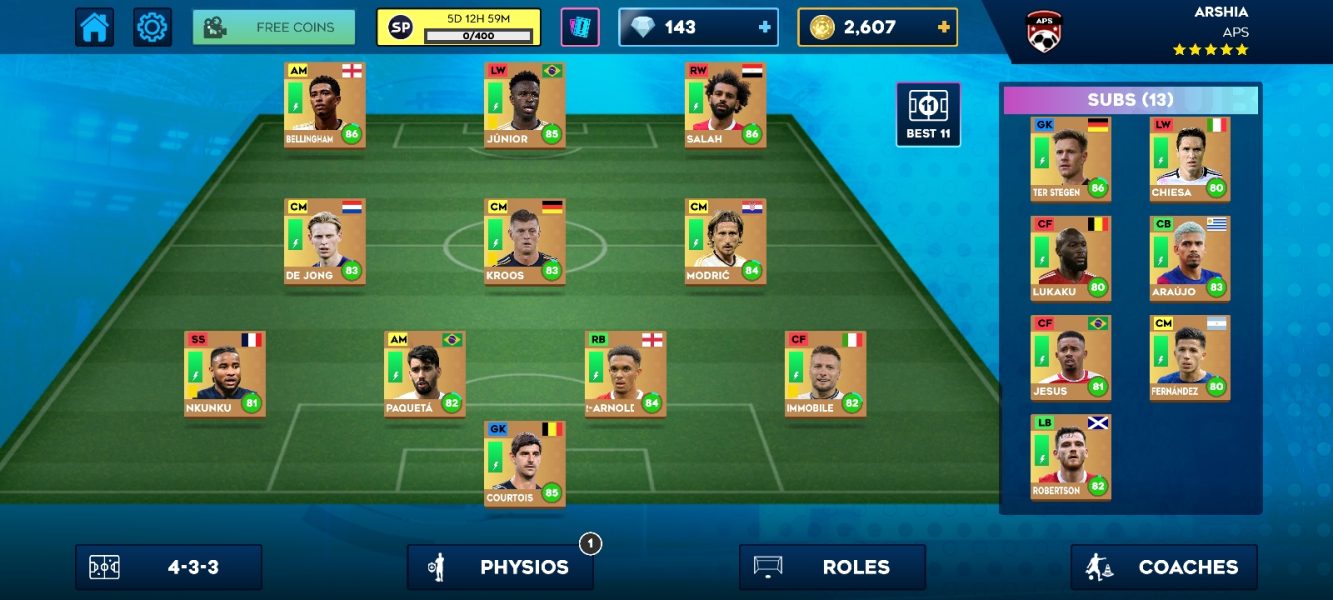
Task: Open player Roles
Action: point(832,567)
